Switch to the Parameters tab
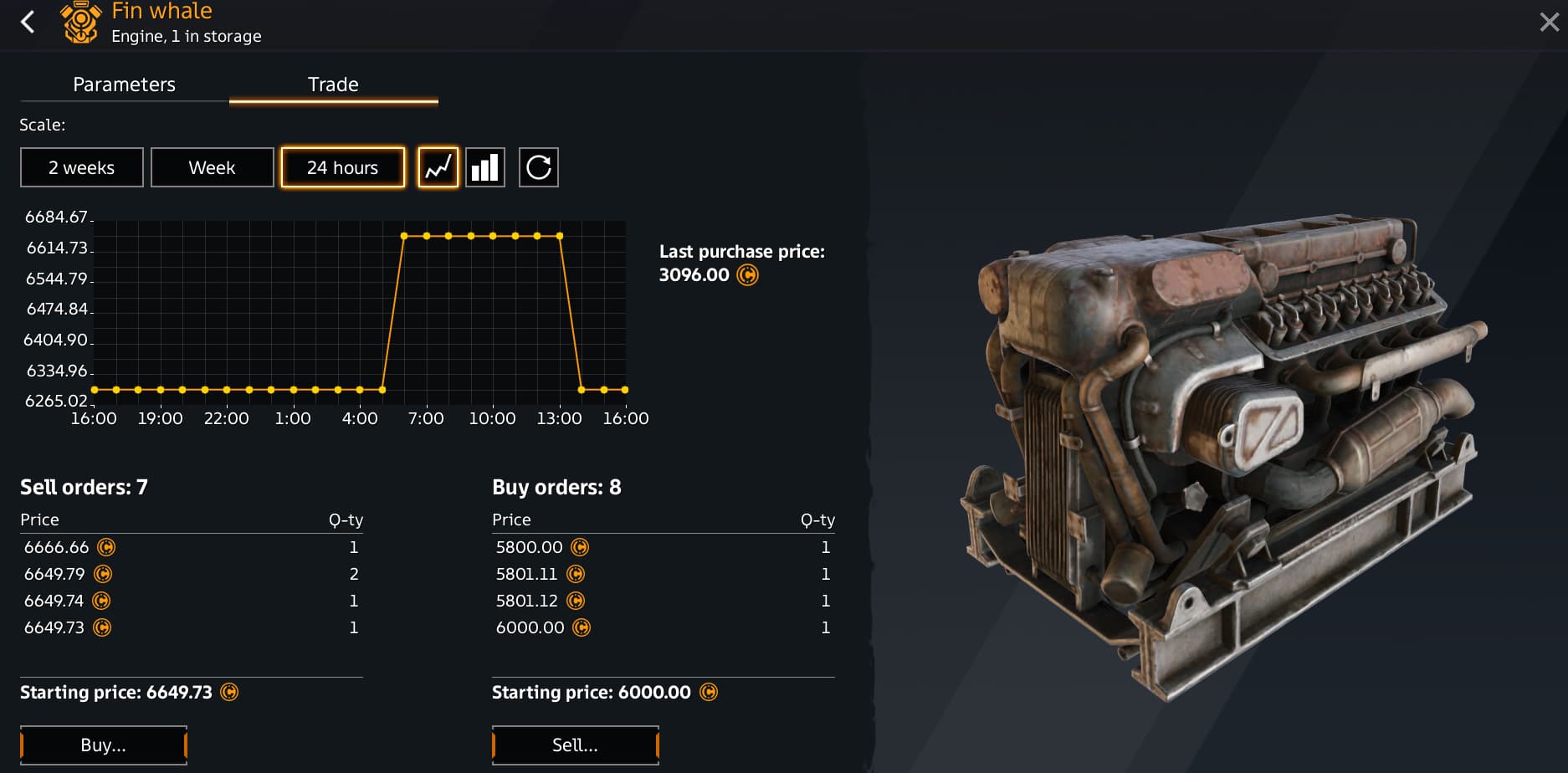 (124, 84)
